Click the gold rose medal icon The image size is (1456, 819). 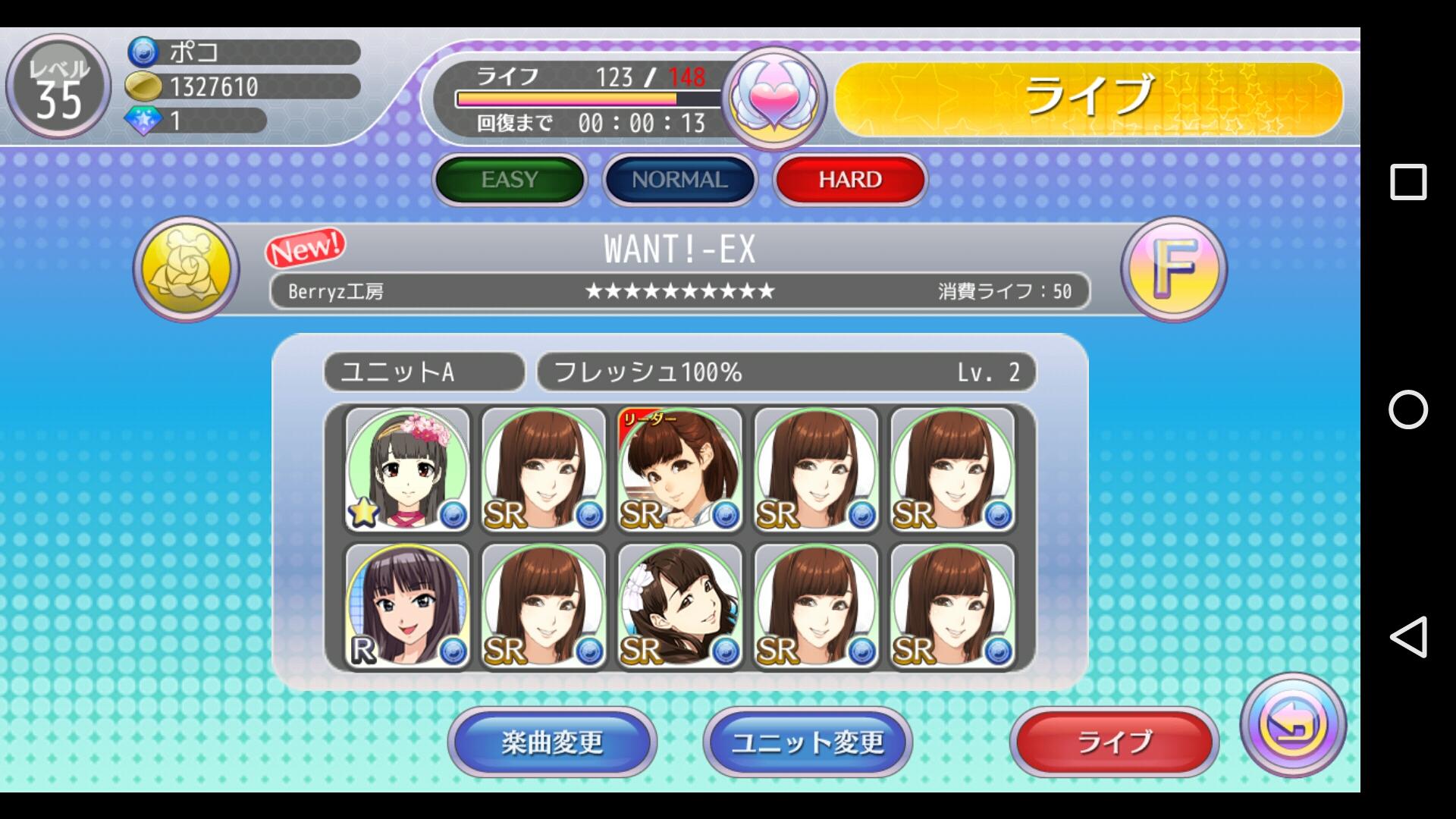187,270
